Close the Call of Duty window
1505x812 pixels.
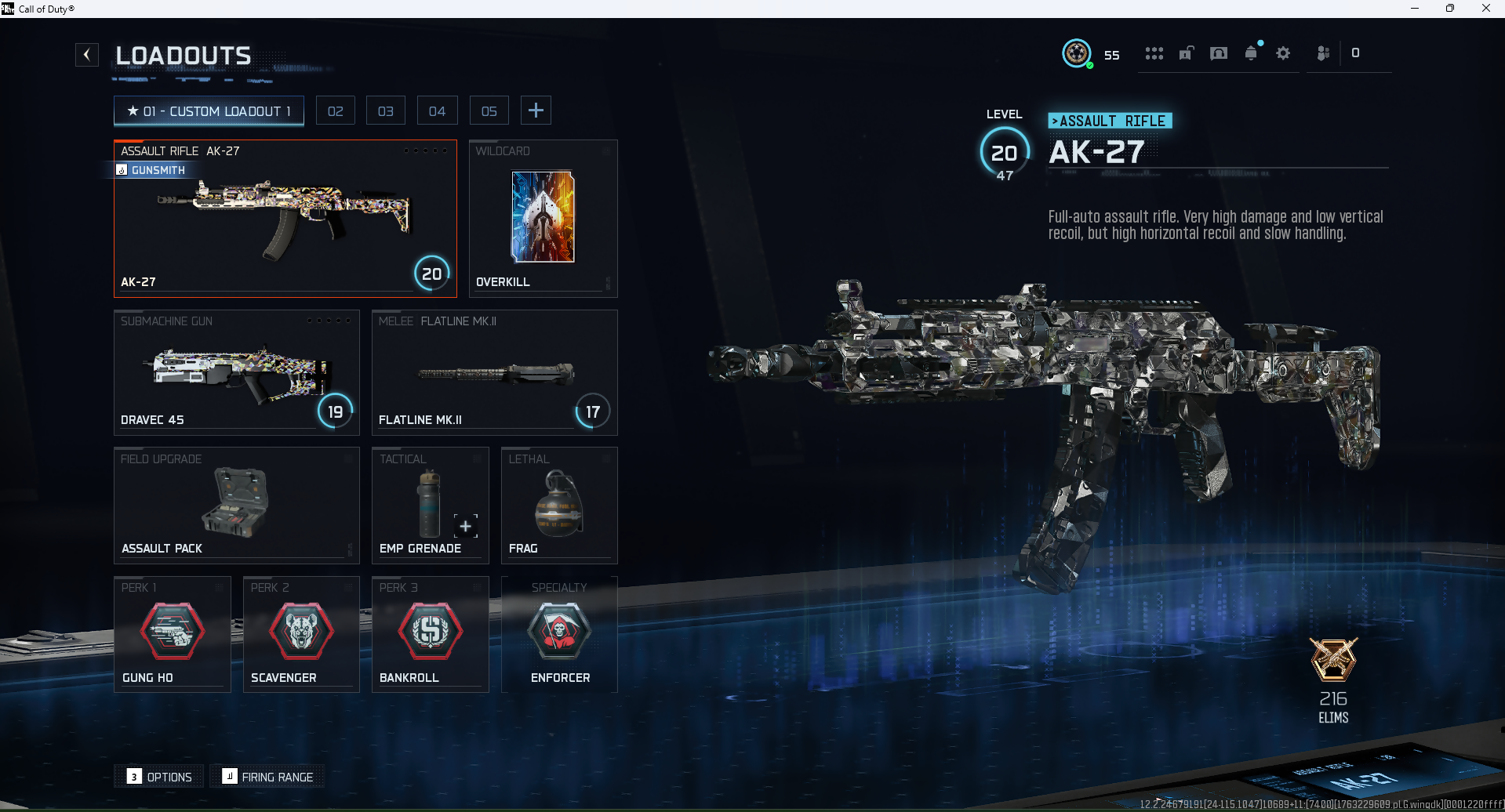tap(1485, 9)
